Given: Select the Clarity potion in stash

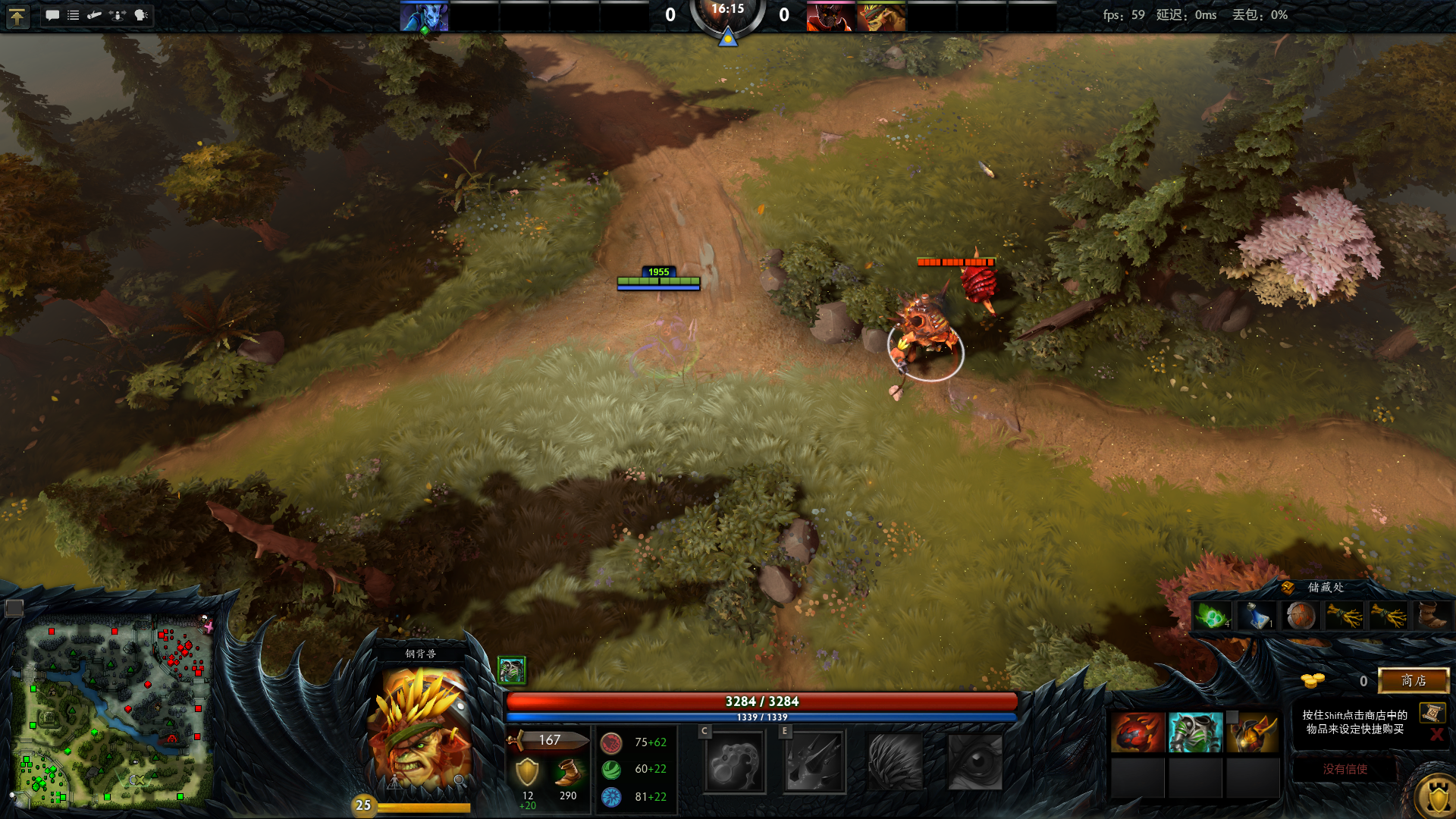Looking at the screenshot, I should click(1257, 617).
